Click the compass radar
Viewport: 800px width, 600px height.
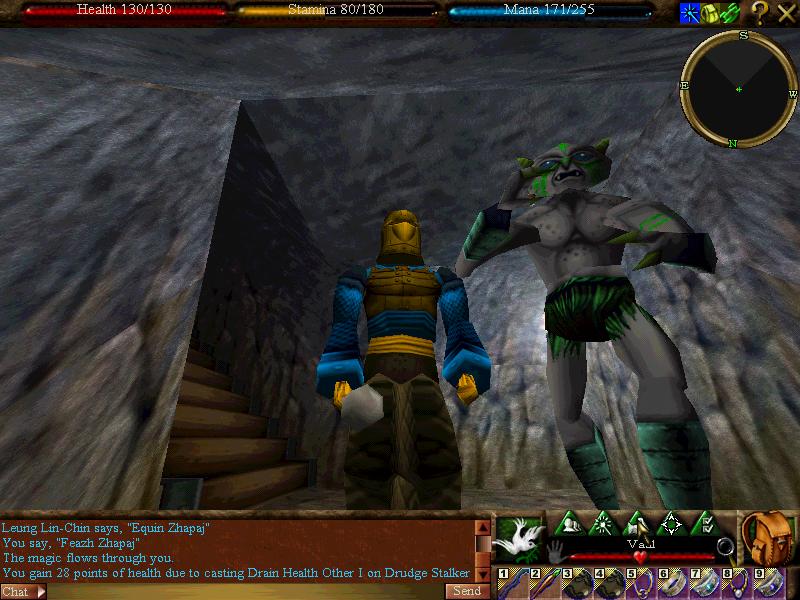tap(739, 89)
